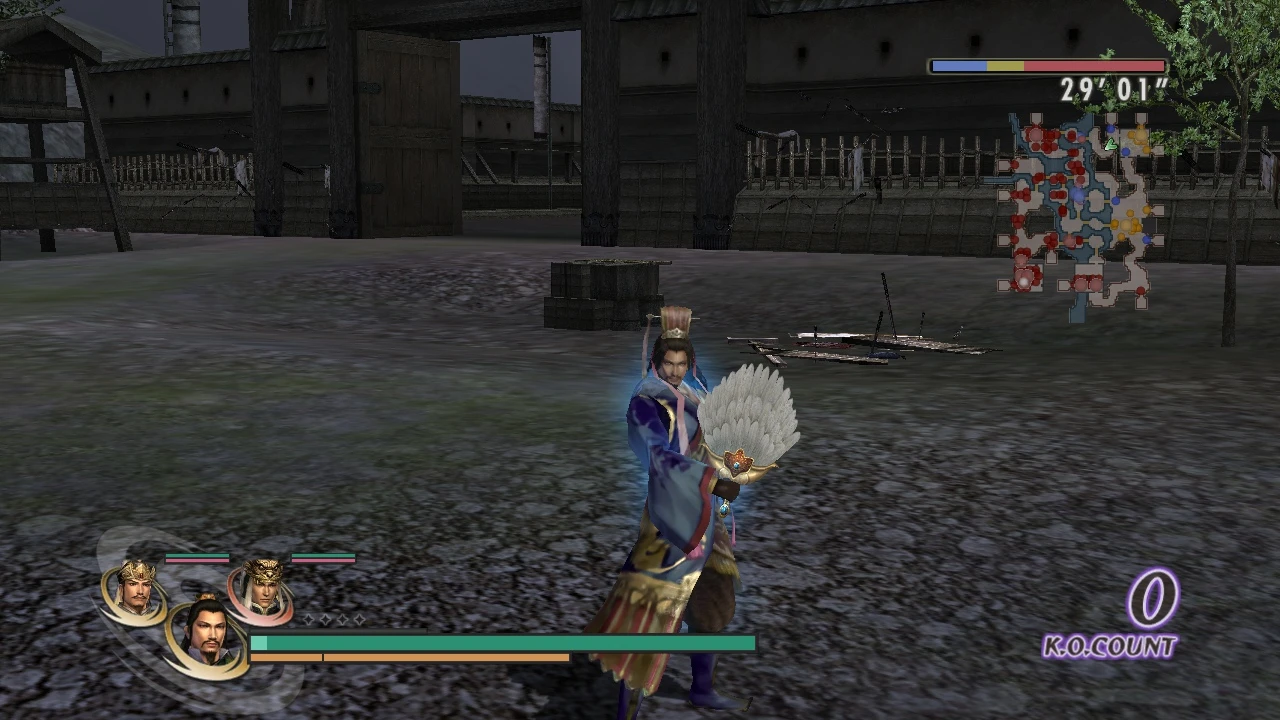This screenshot has width=1280, height=720.
Task: Click a yellow ally marker on the minimap
Action: click(x=1126, y=224)
